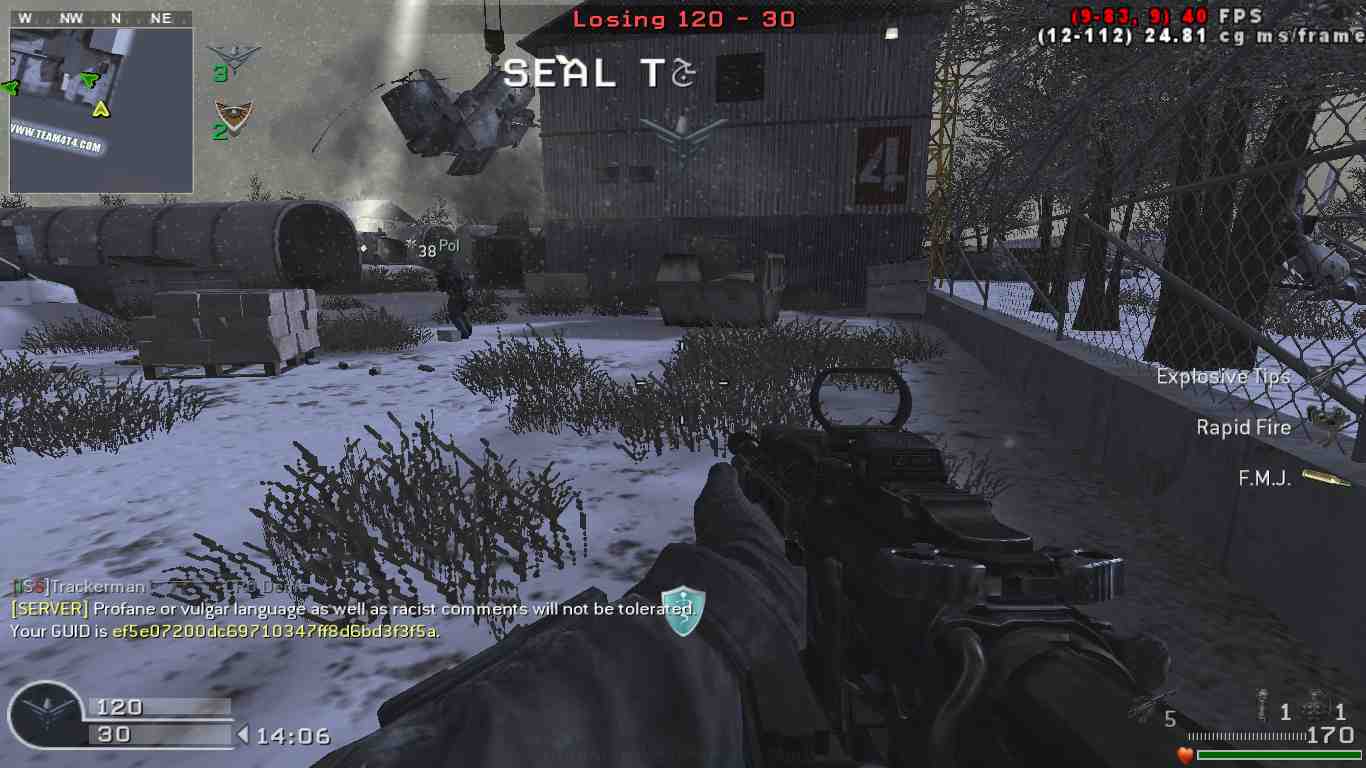Click the SEAL team winged emblem beside the minimap
The height and width of the screenshot is (768, 1366).
click(233, 57)
